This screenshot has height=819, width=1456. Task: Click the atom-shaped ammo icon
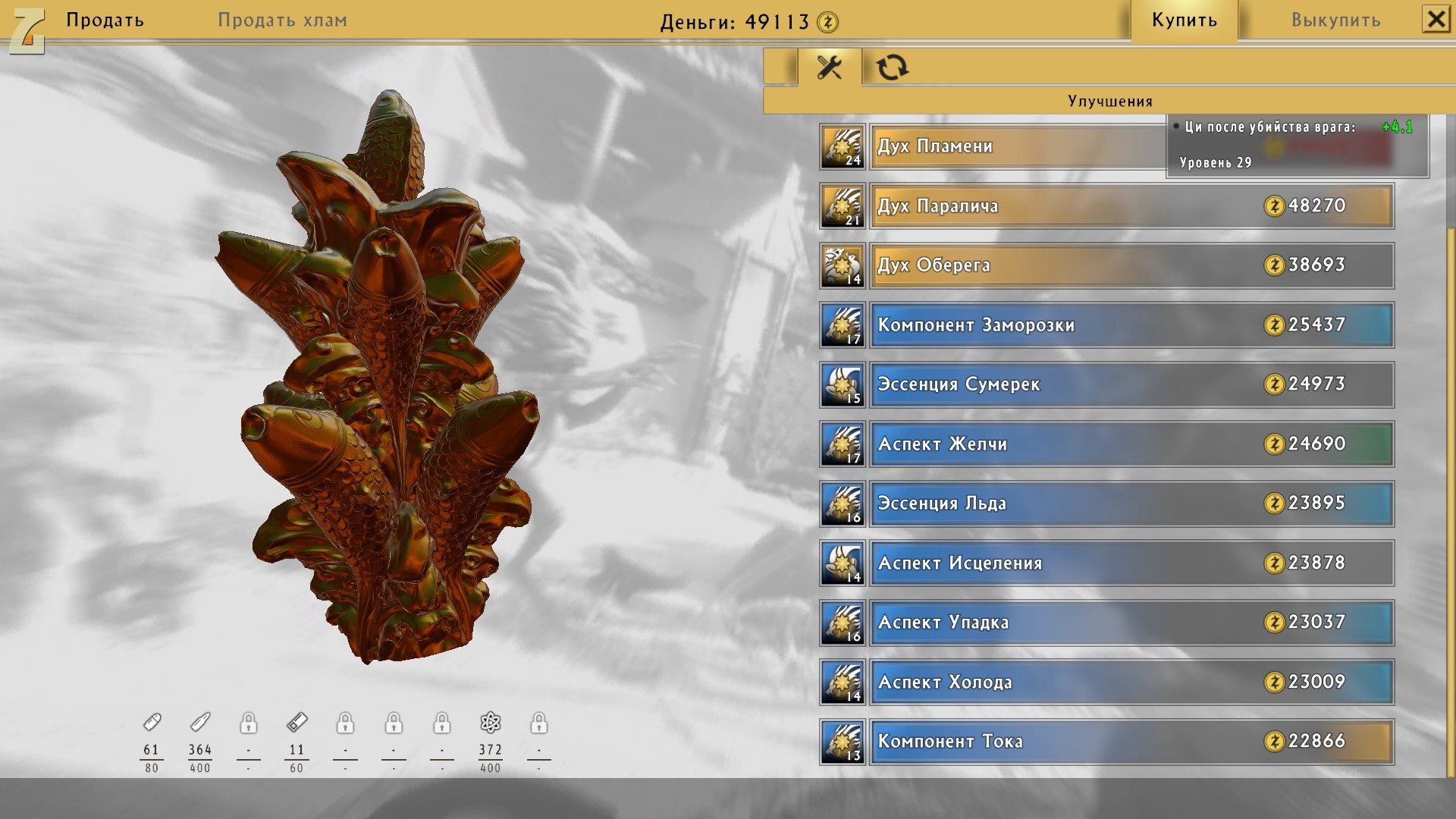491,723
